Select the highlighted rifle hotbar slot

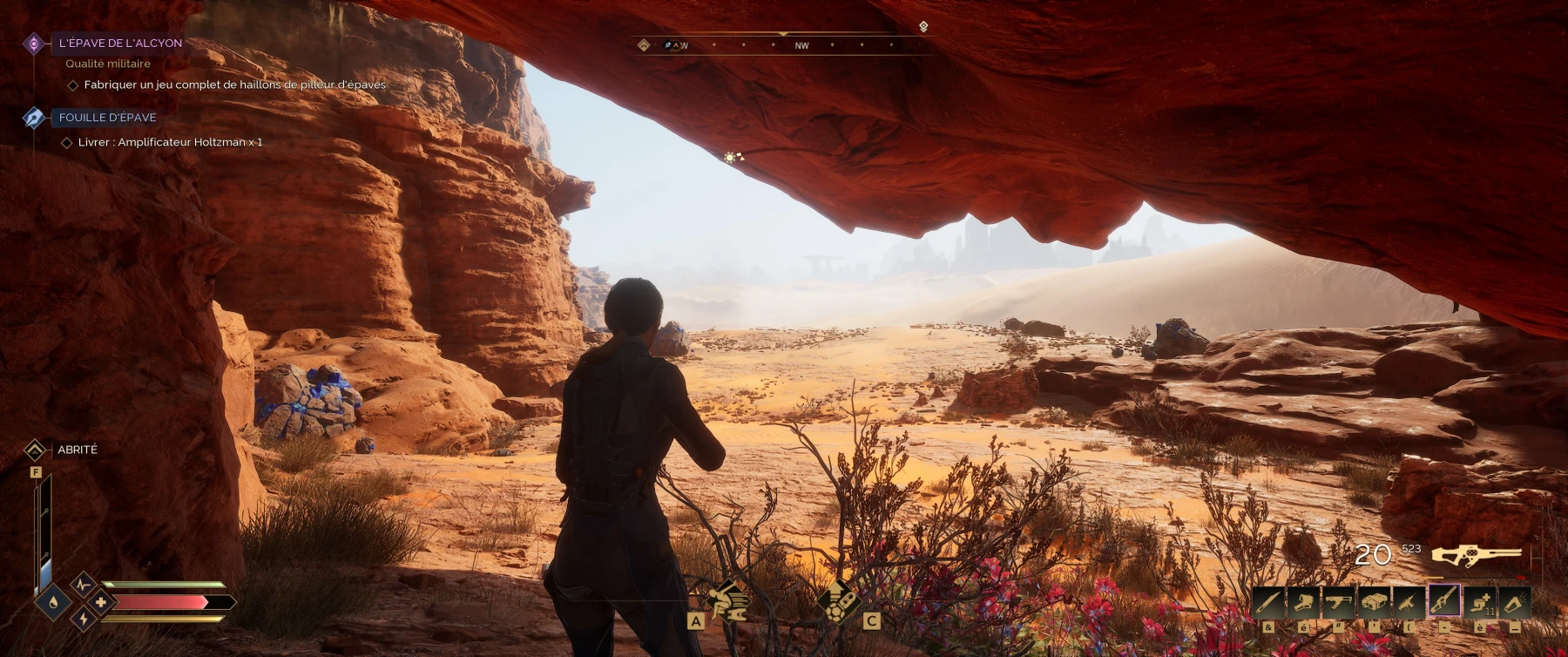tap(1444, 601)
